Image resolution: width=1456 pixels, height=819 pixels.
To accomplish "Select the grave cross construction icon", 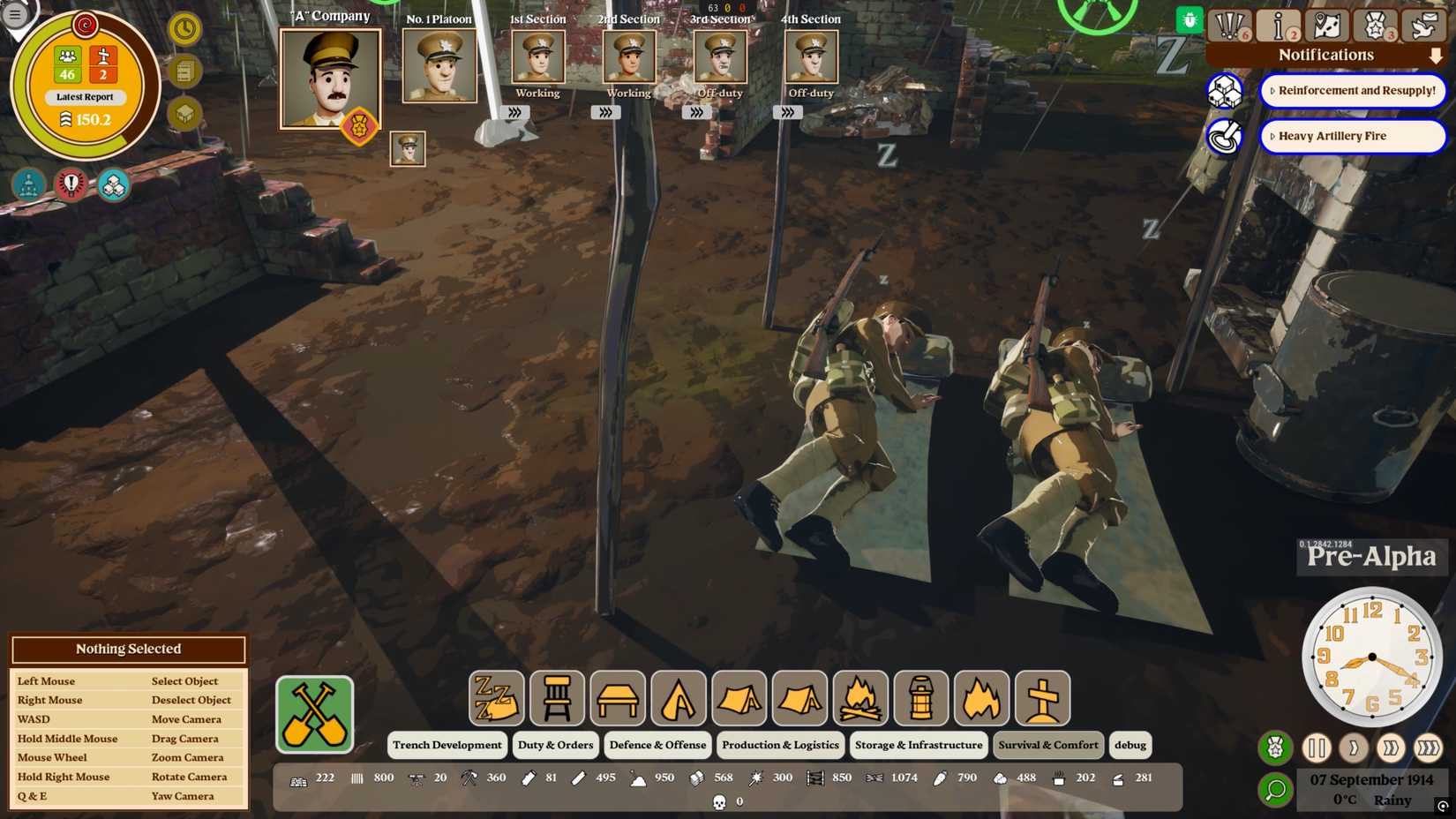I will point(1041,697).
